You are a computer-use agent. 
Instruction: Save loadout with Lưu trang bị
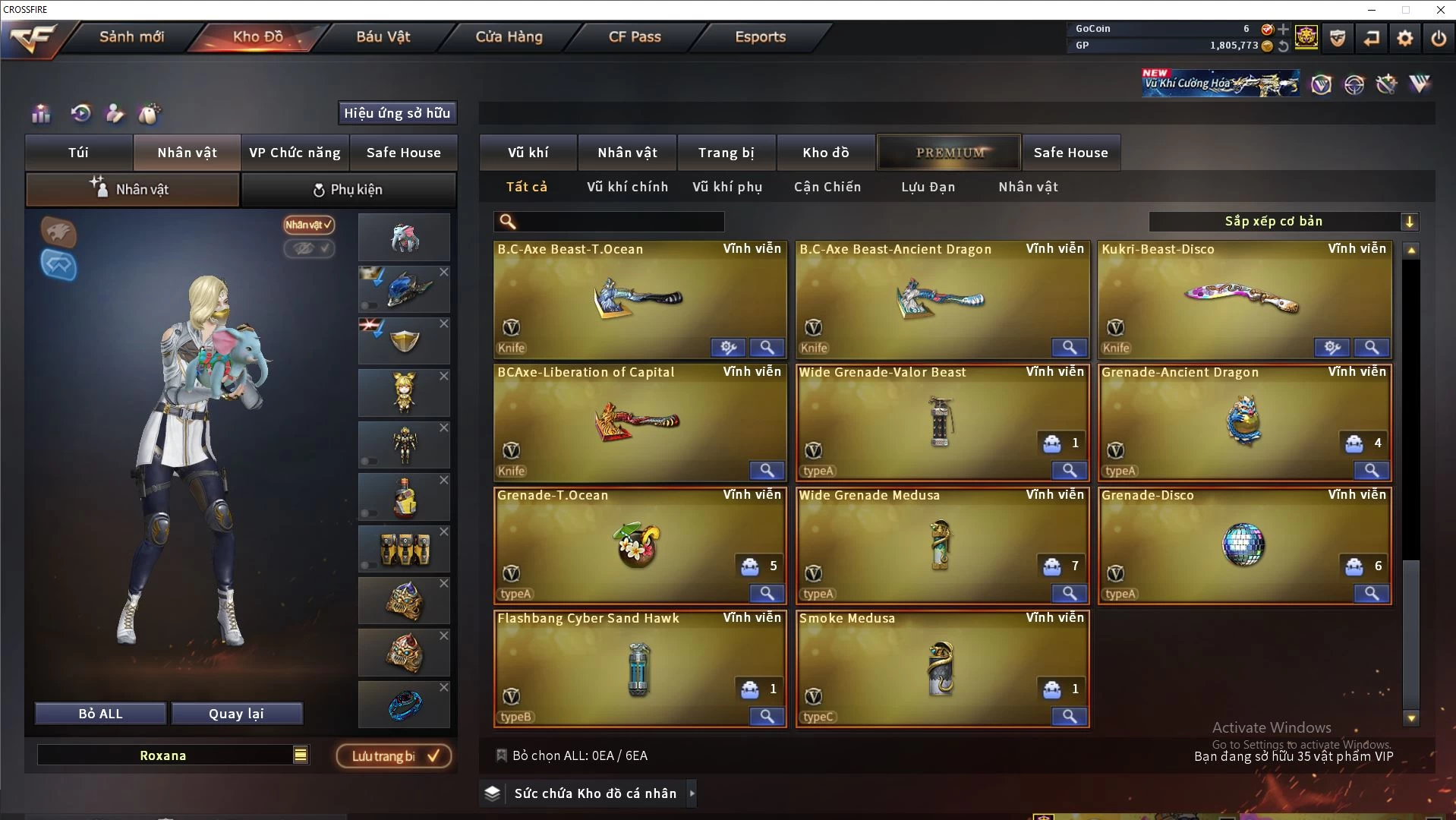pos(394,756)
